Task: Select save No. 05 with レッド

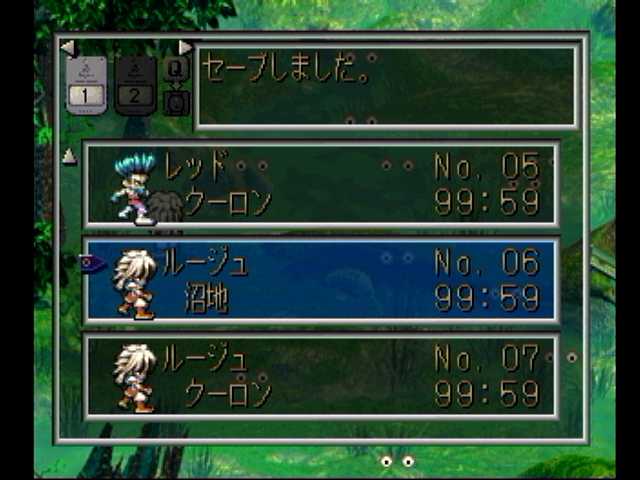Action: point(320,184)
